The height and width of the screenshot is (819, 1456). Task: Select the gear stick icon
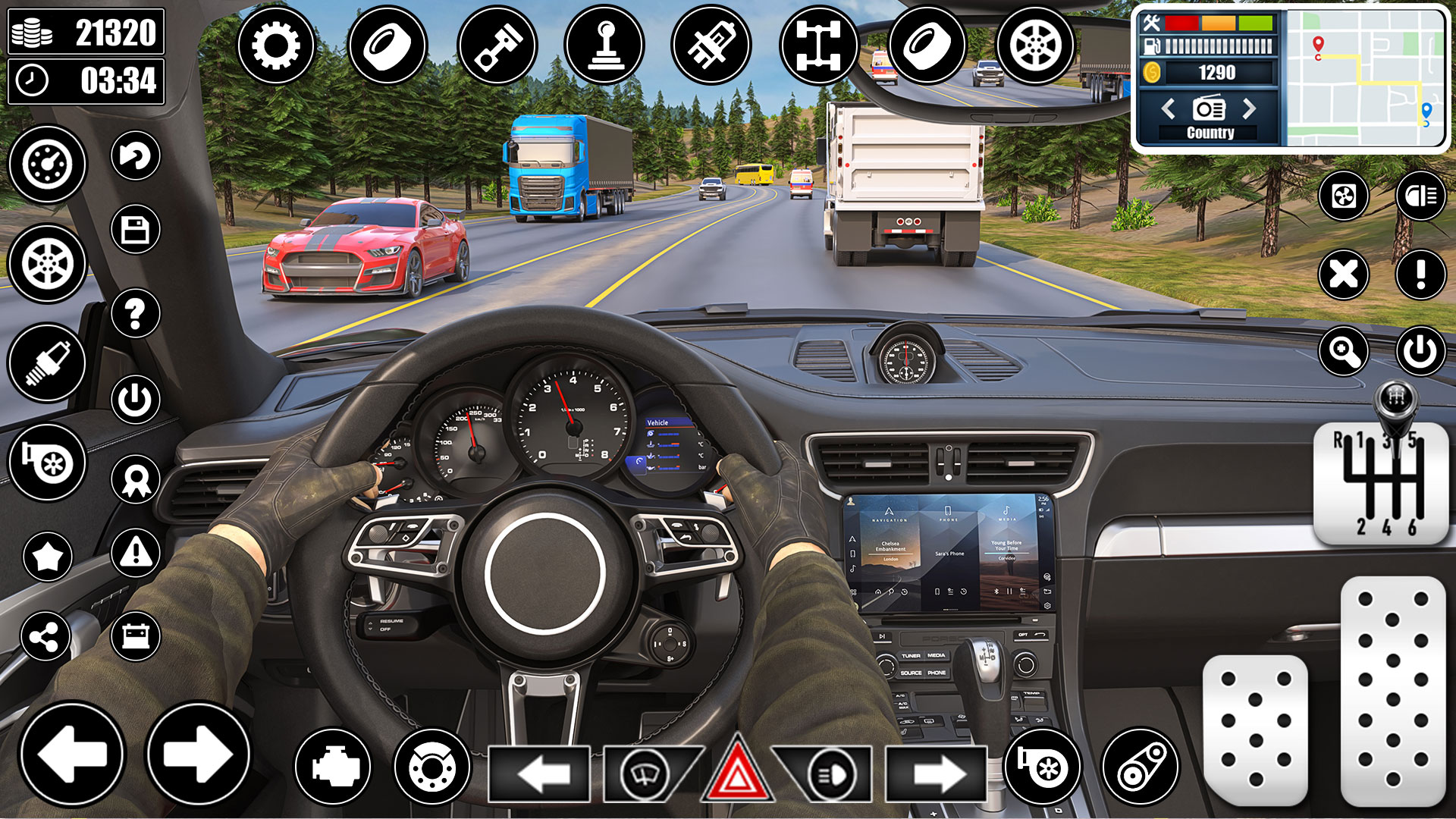click(604, 45)
